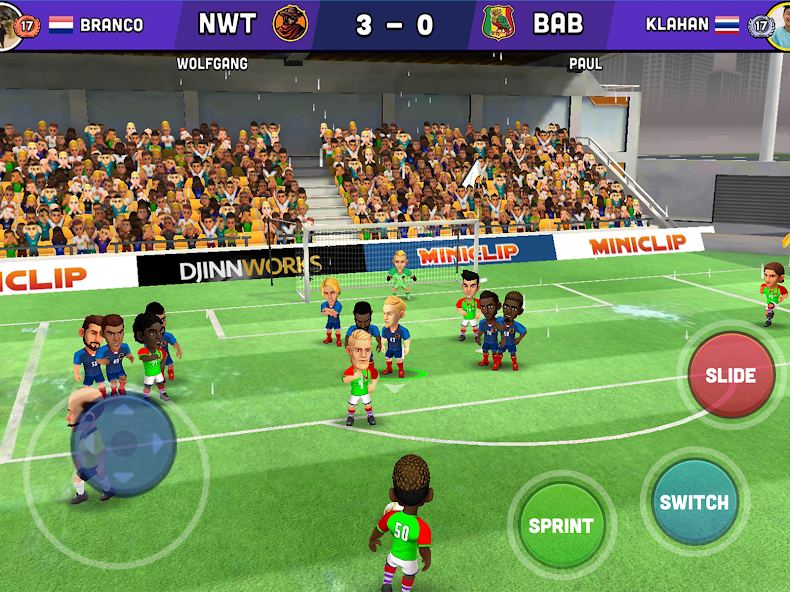Viewport: 790px width, 592px height.
Task: Activate the green SPRINT button
Action: tap(561, 525)
